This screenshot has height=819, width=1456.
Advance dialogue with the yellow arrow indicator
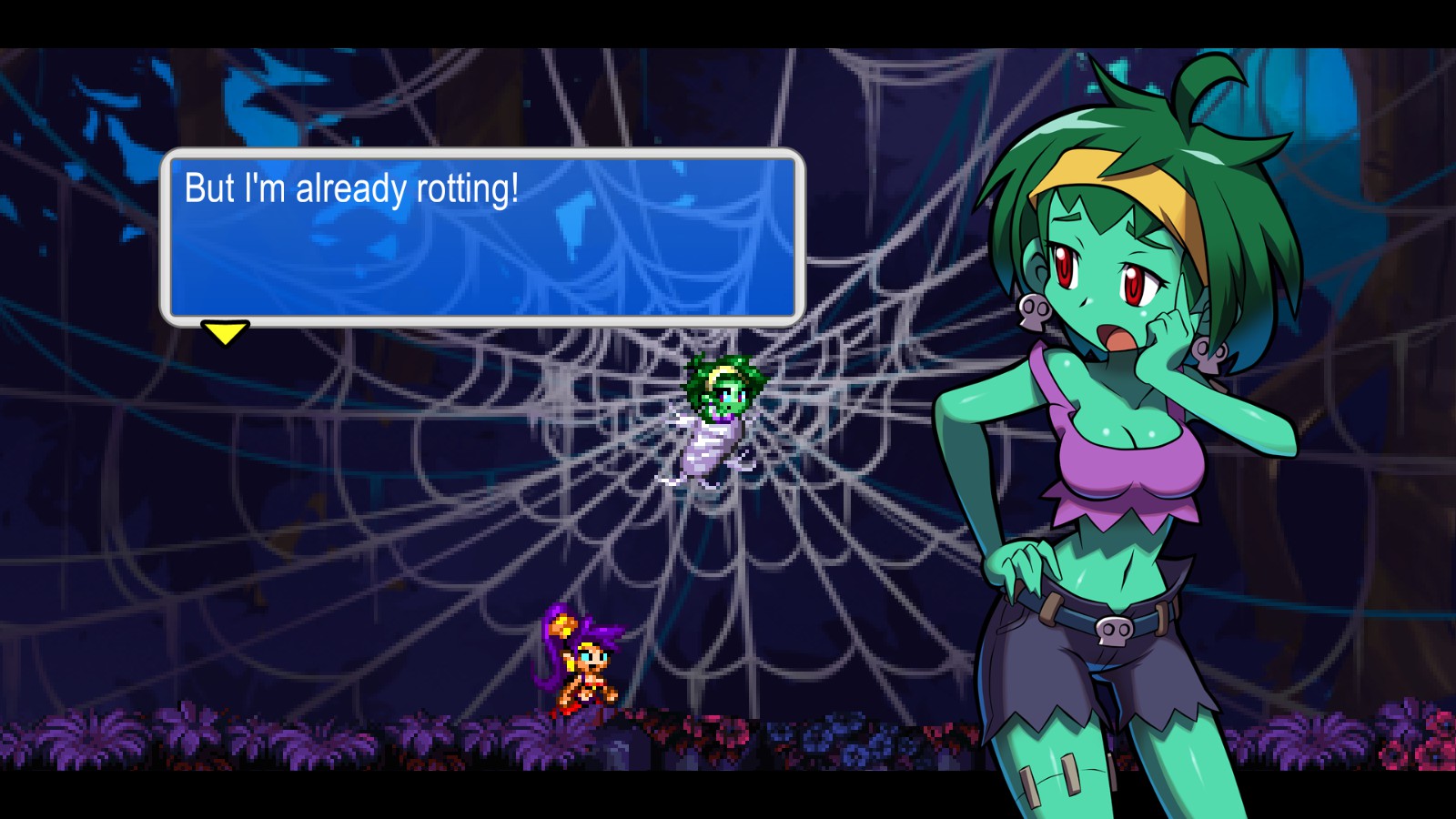click(x=225, y=332)
